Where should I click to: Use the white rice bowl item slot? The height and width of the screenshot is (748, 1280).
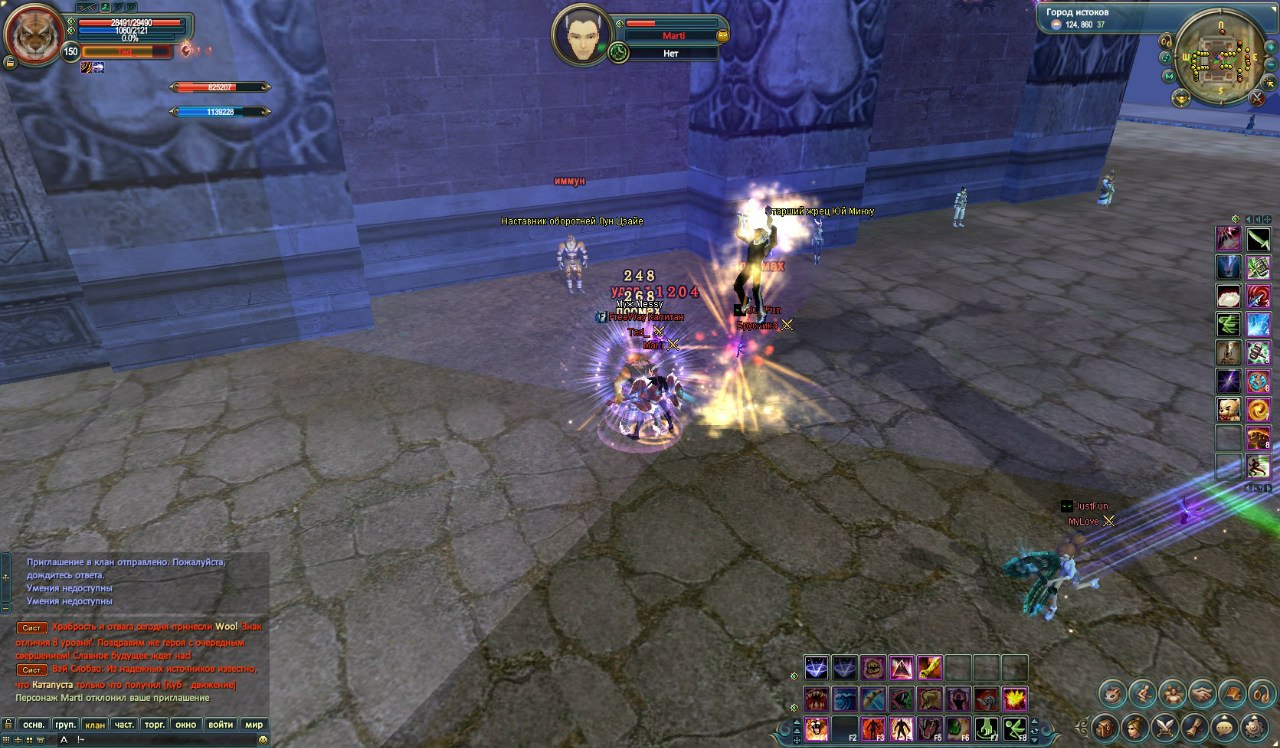pyautogui.click(x=1228, y=296)
